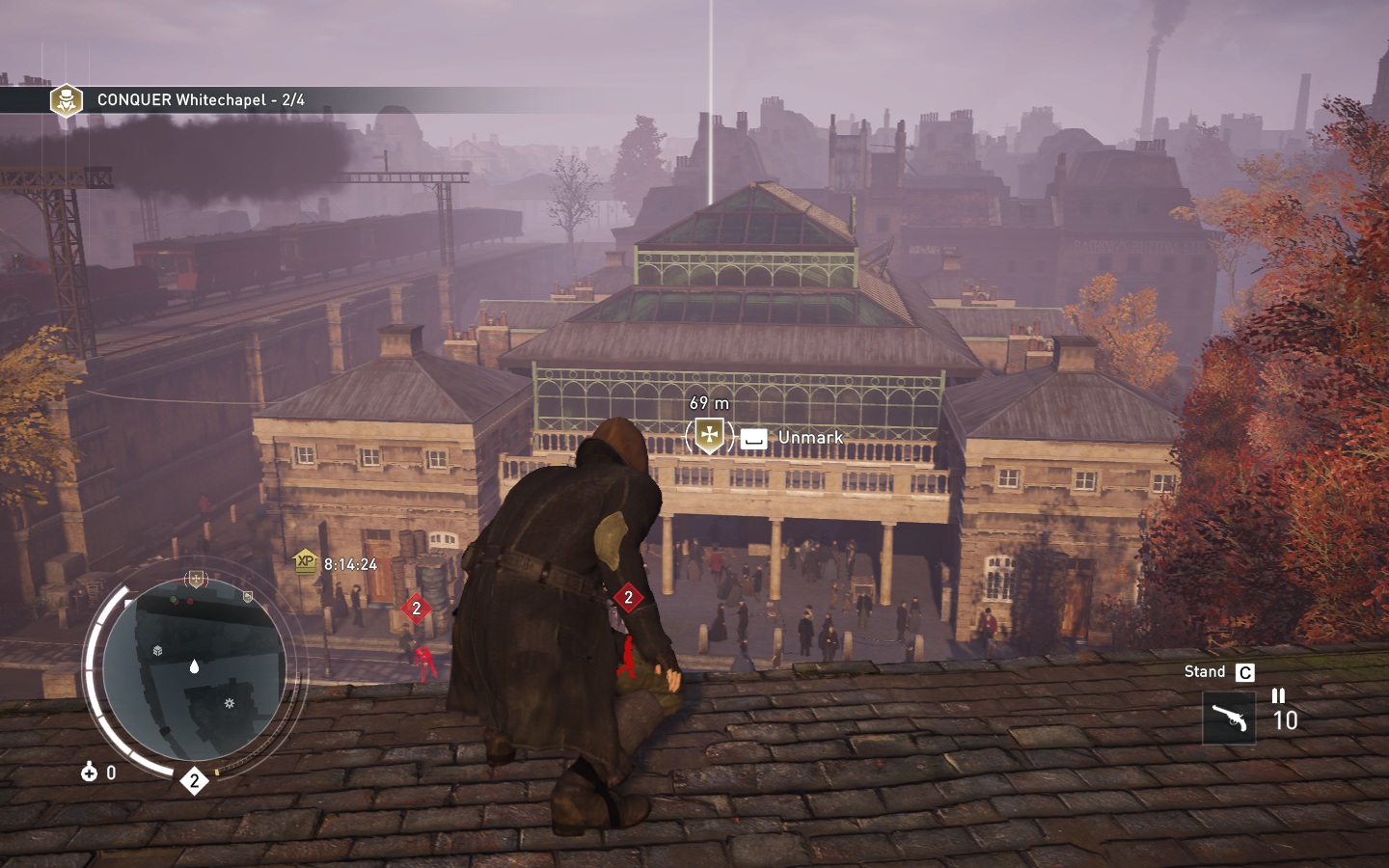Screen dimensions: 1389x868
Task: Select the medicine count icon
Action: tap(90, 772)
